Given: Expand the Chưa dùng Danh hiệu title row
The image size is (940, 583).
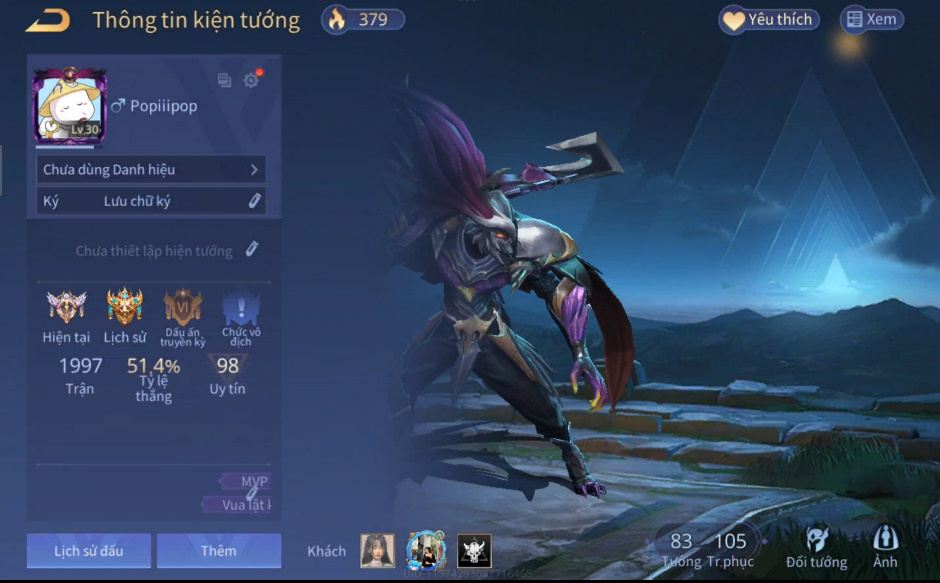Looking at the screenshot, I should [151, 170].
